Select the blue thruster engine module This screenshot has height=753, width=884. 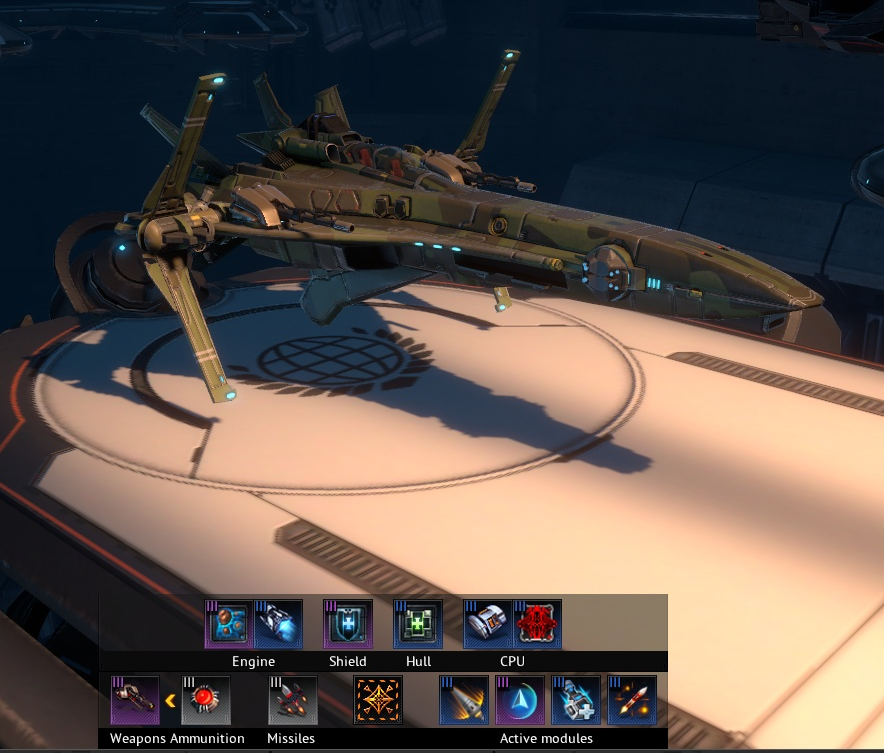click(278, 624)
